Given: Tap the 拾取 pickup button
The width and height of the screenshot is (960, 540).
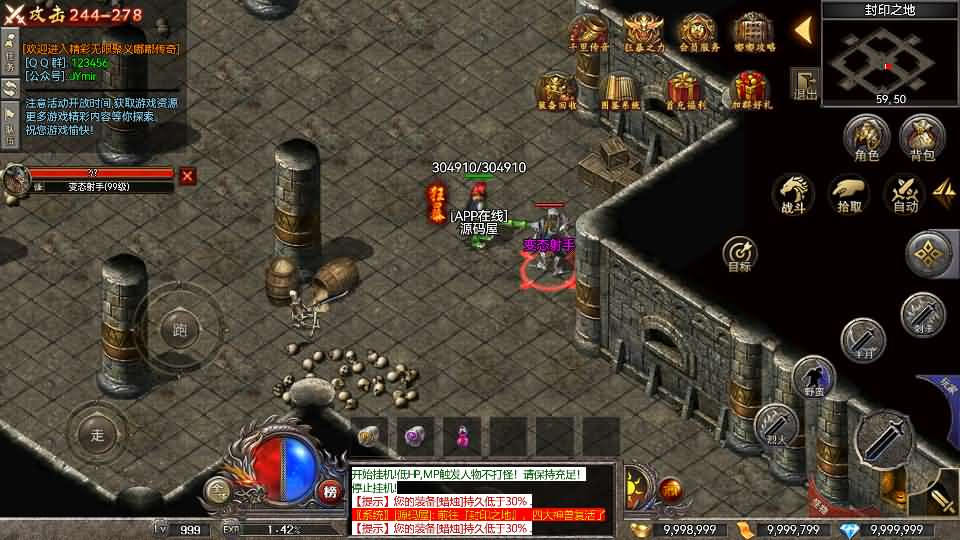Looking at the screenshot, I should coord(849,194).
